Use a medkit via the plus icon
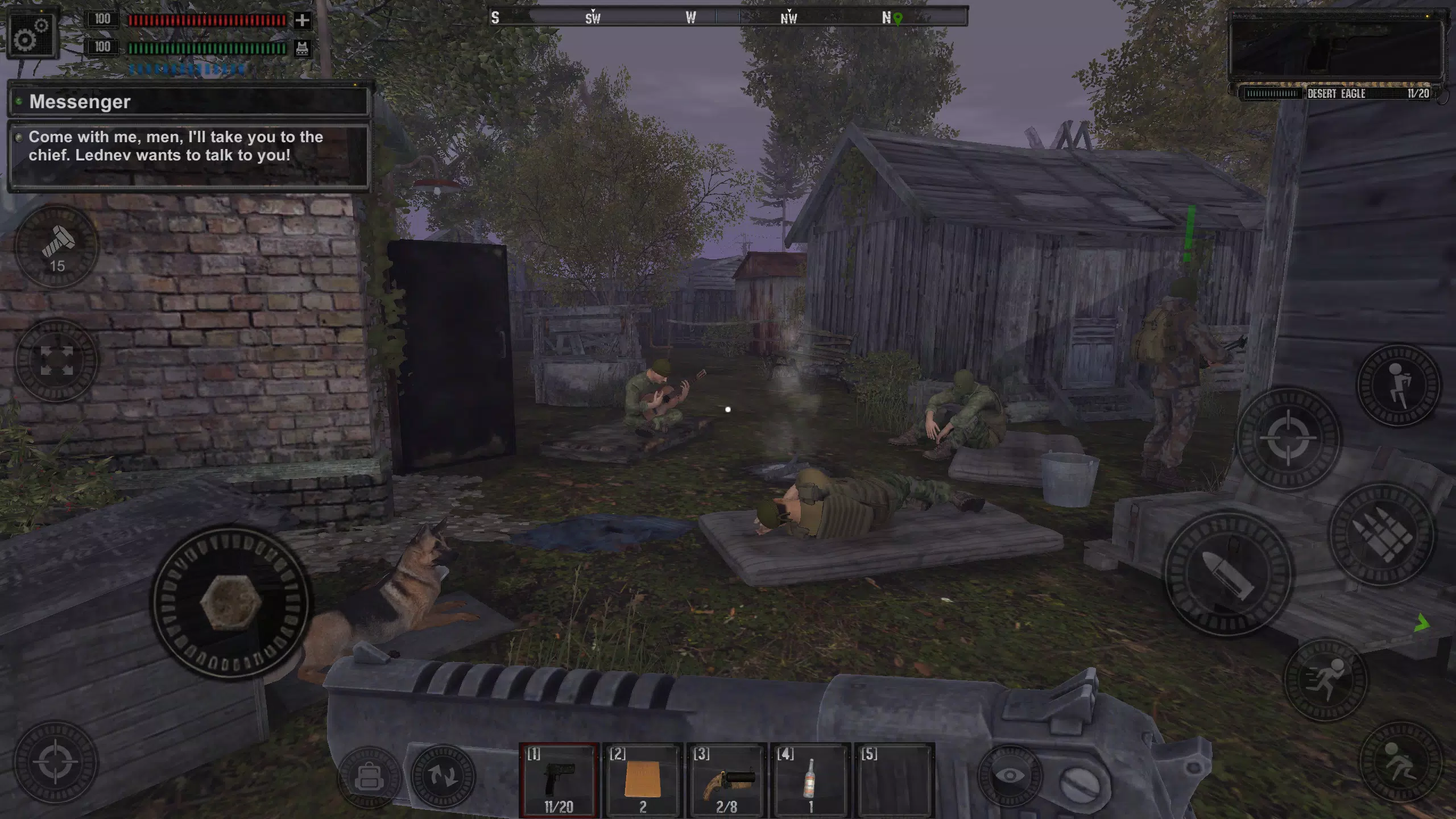 pos(301,20)
